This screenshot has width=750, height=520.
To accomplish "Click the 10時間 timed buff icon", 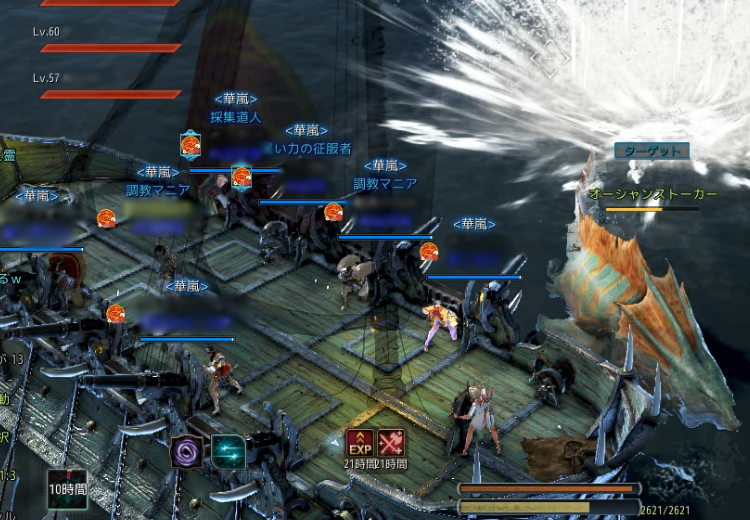I will [67, 484].
